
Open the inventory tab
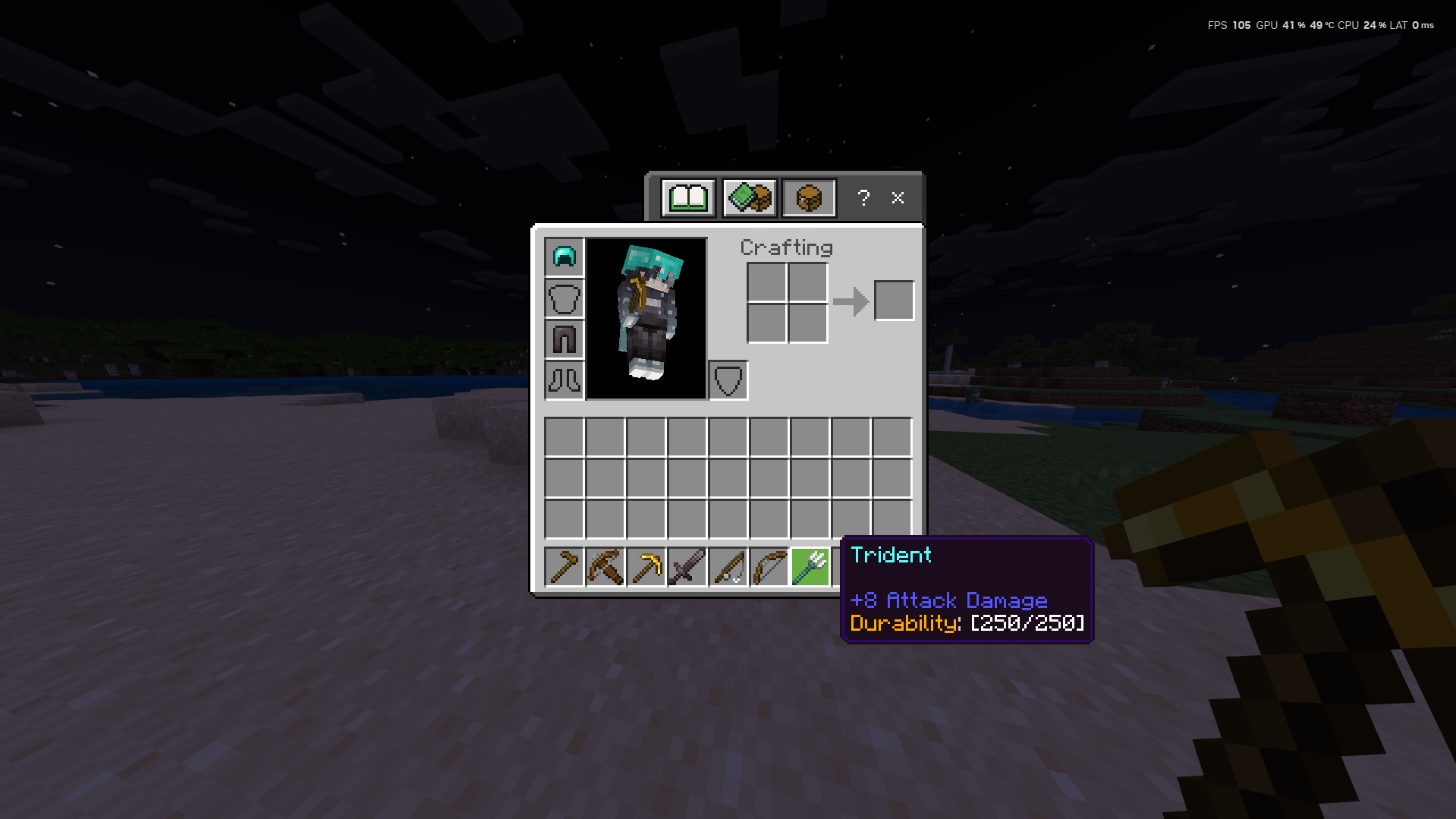tap(808, 197)
